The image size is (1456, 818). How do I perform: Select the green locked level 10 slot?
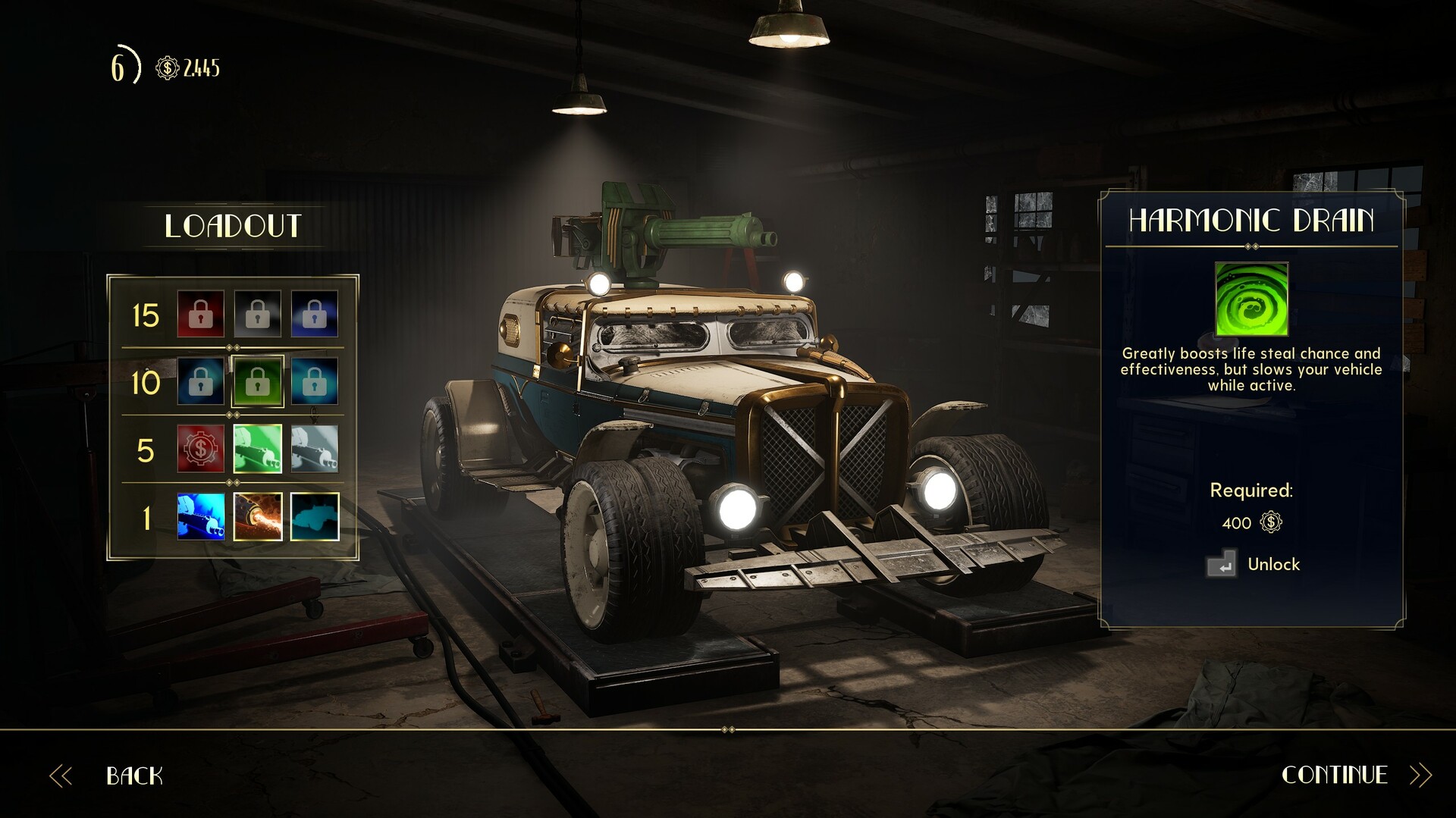point(258,381)
